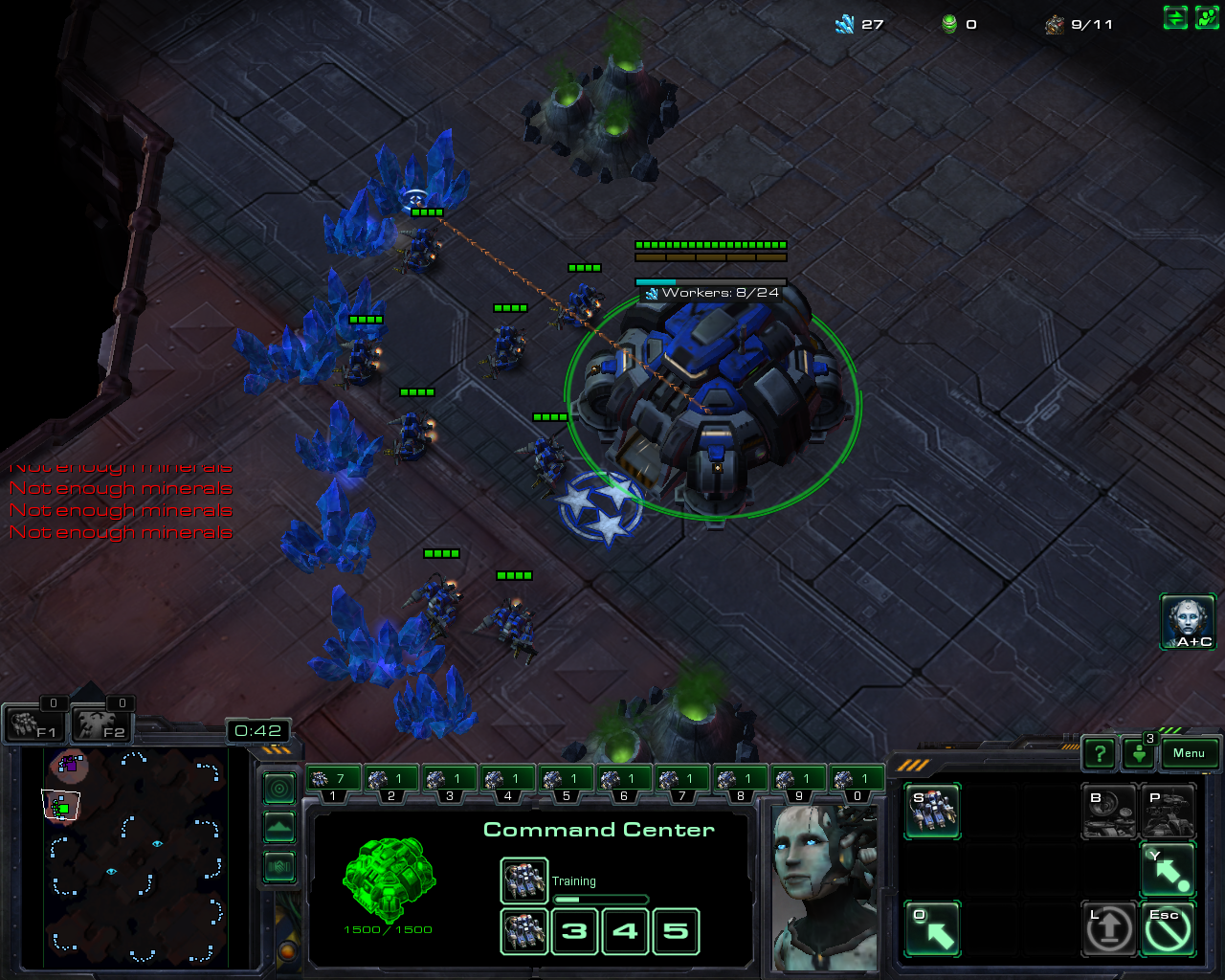Select control group 5 tab
1225x980 pixels.
[x=566, y=782]
